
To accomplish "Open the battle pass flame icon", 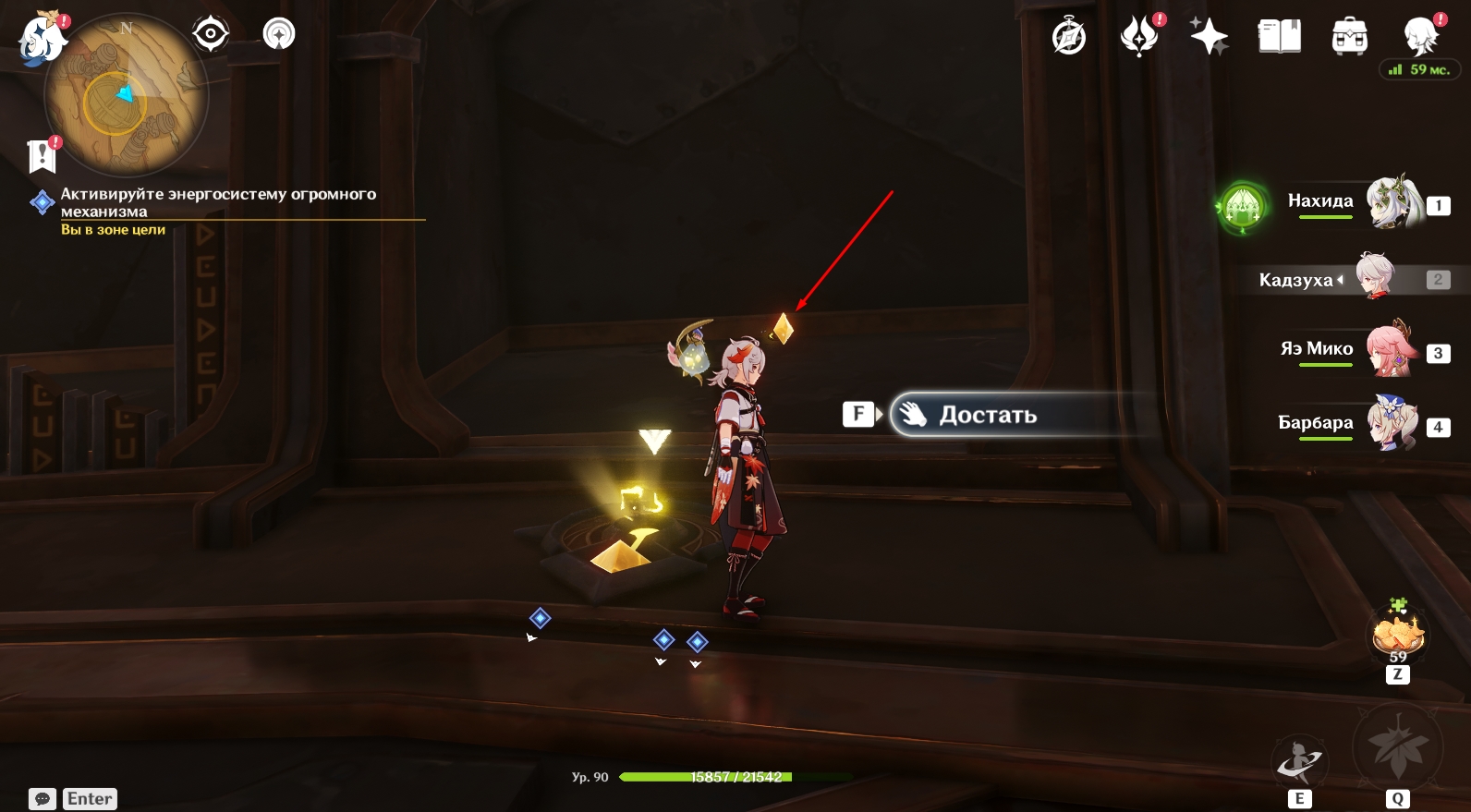I will pos(1139,37).
